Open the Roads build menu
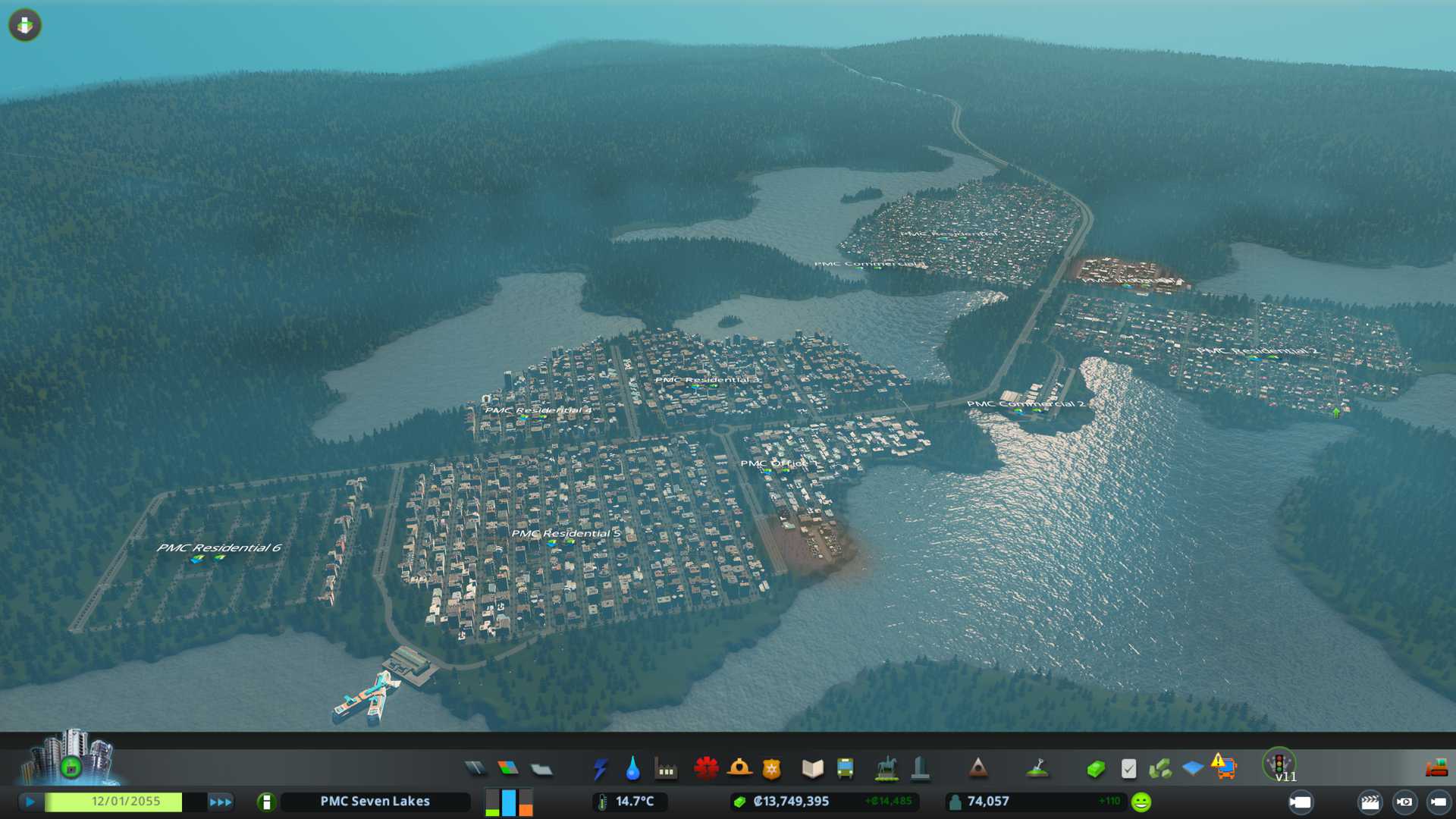1456x819 pixels. coord(475,769)
